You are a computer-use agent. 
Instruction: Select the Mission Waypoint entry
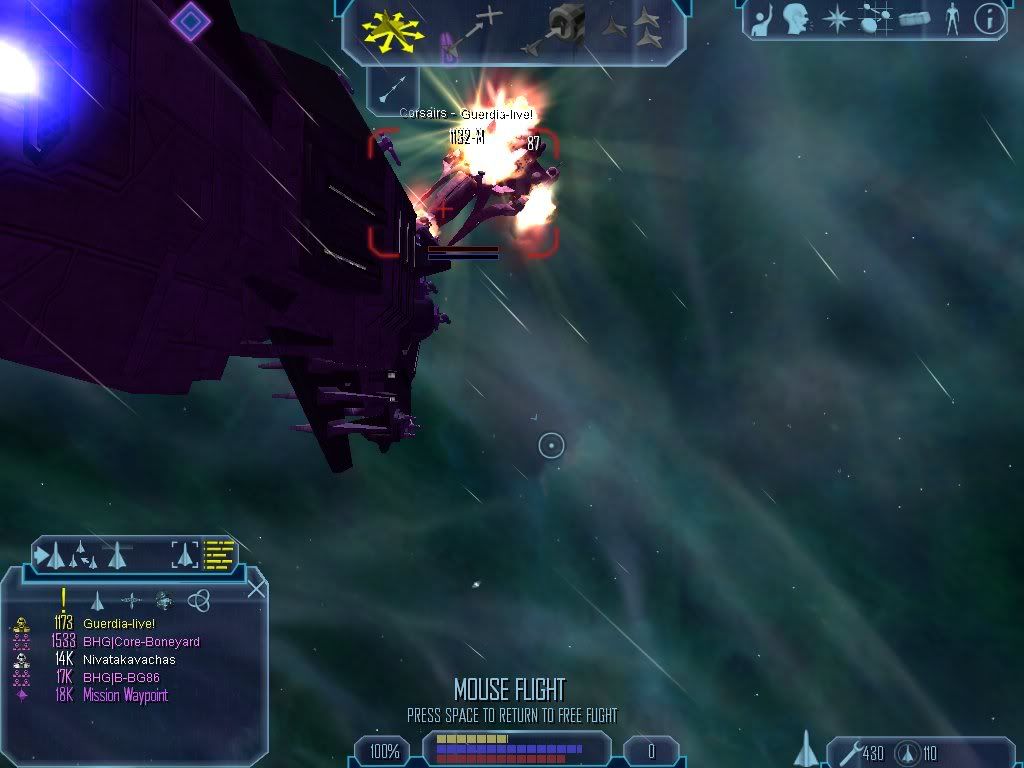(x=125, y=696)
